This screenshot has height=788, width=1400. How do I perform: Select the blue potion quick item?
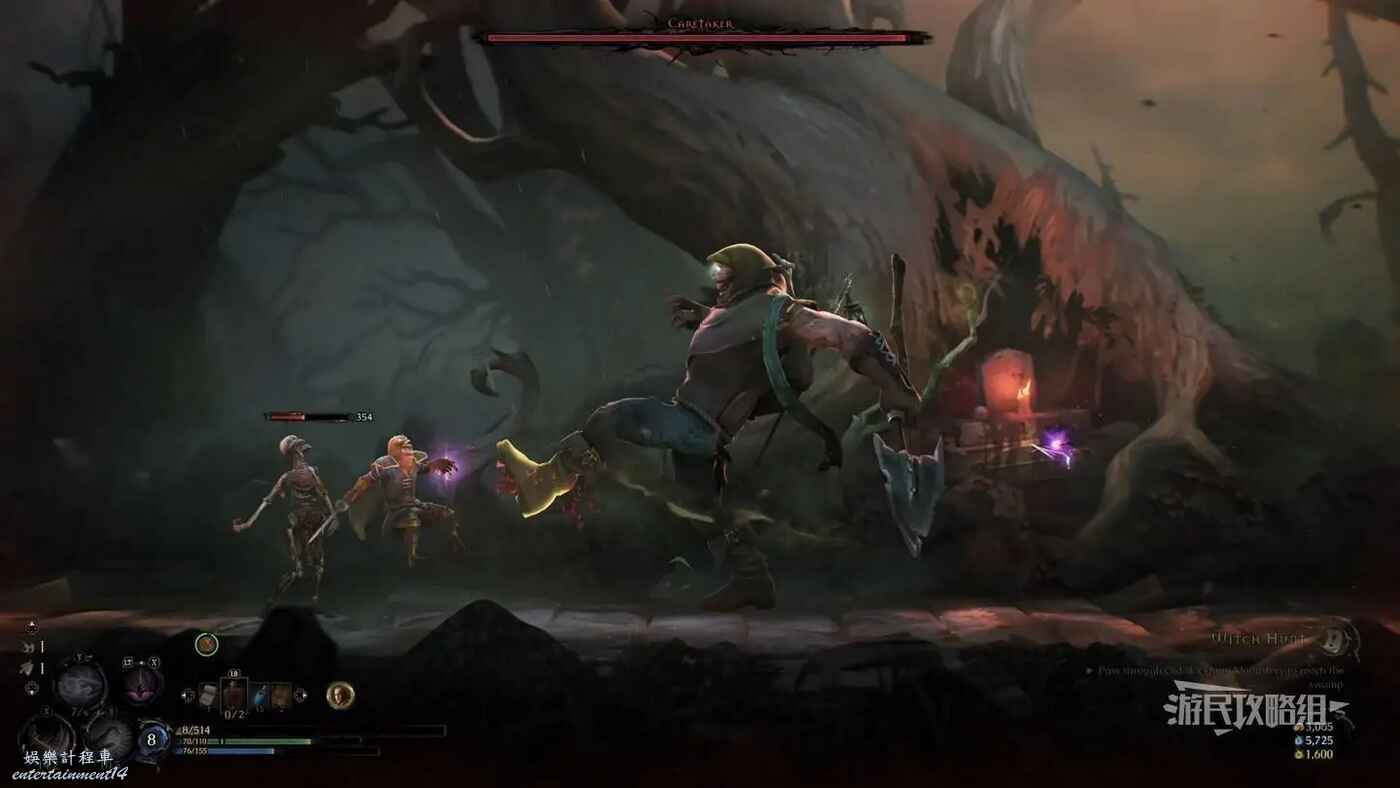pos(259,694)
